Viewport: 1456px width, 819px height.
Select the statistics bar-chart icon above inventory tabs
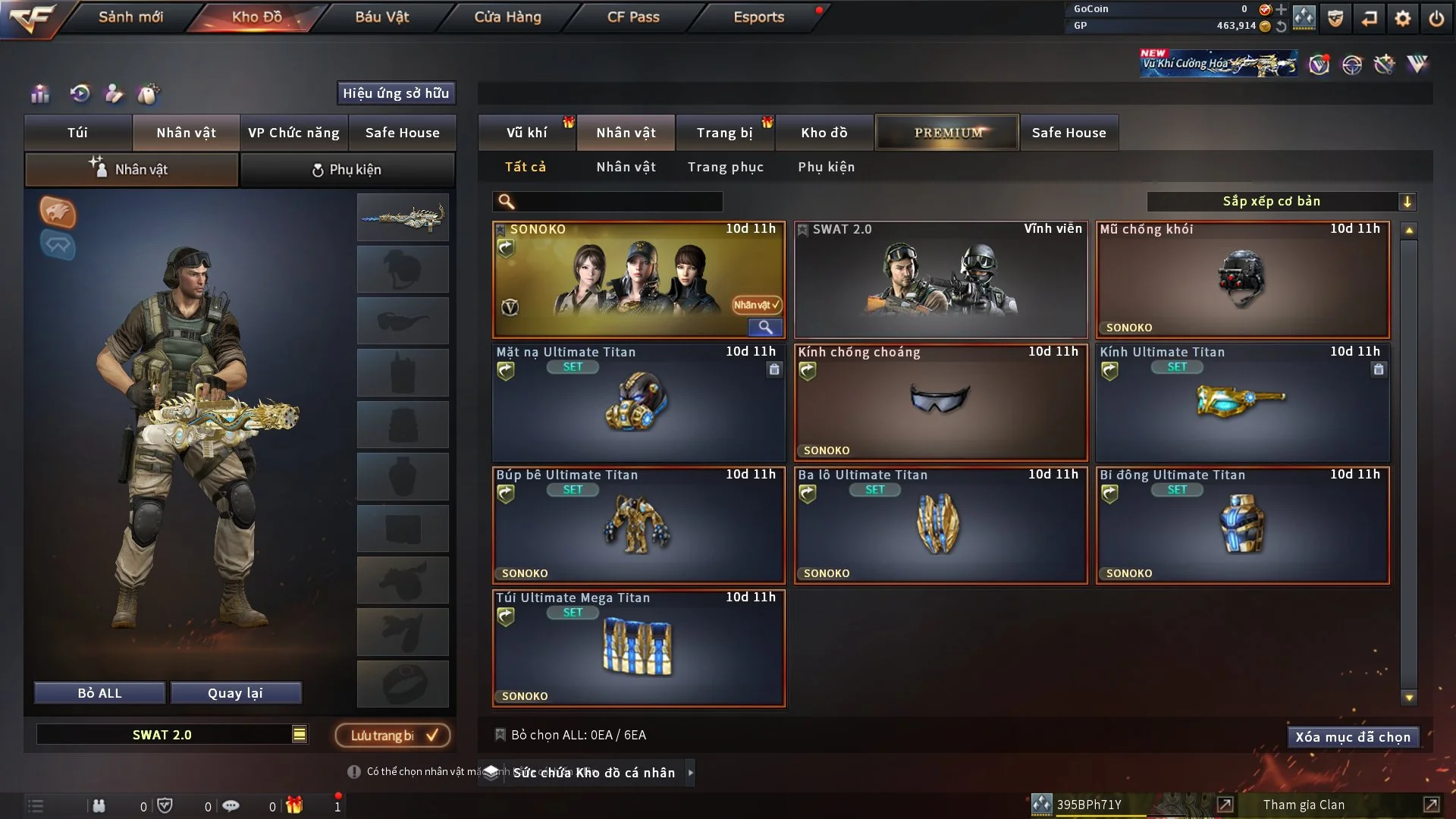point(39,94)
